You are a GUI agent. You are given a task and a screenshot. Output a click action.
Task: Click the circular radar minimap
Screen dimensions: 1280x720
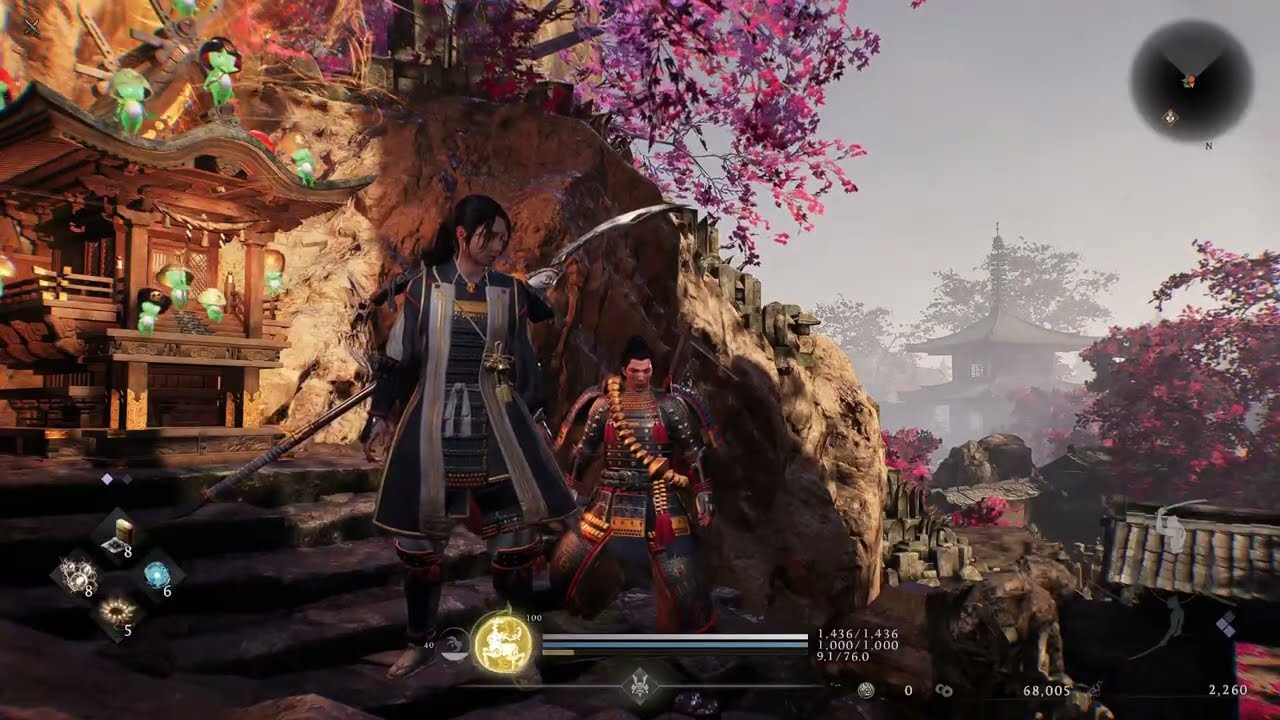tap(1191, 80)
